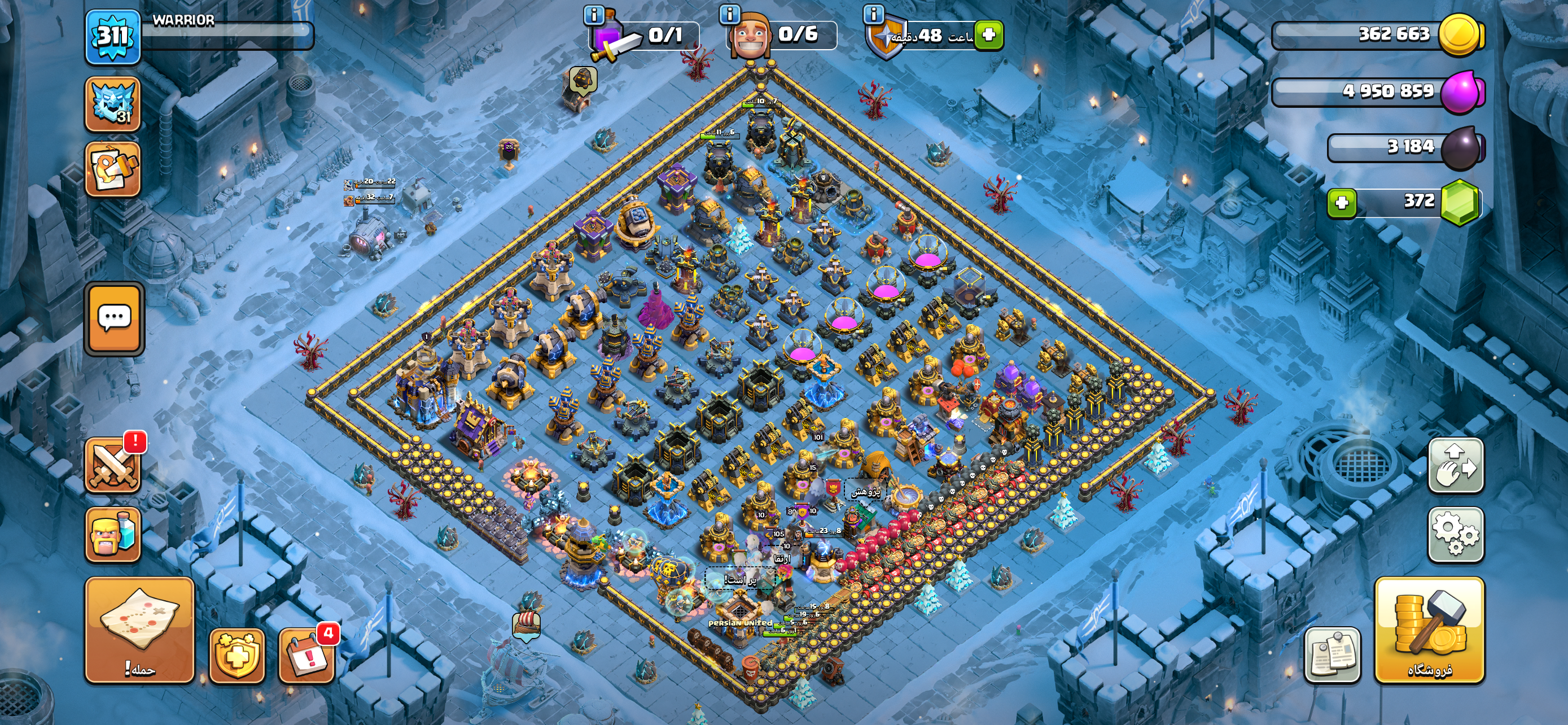Open the events calendar with red badge

[x=306, y=655]
